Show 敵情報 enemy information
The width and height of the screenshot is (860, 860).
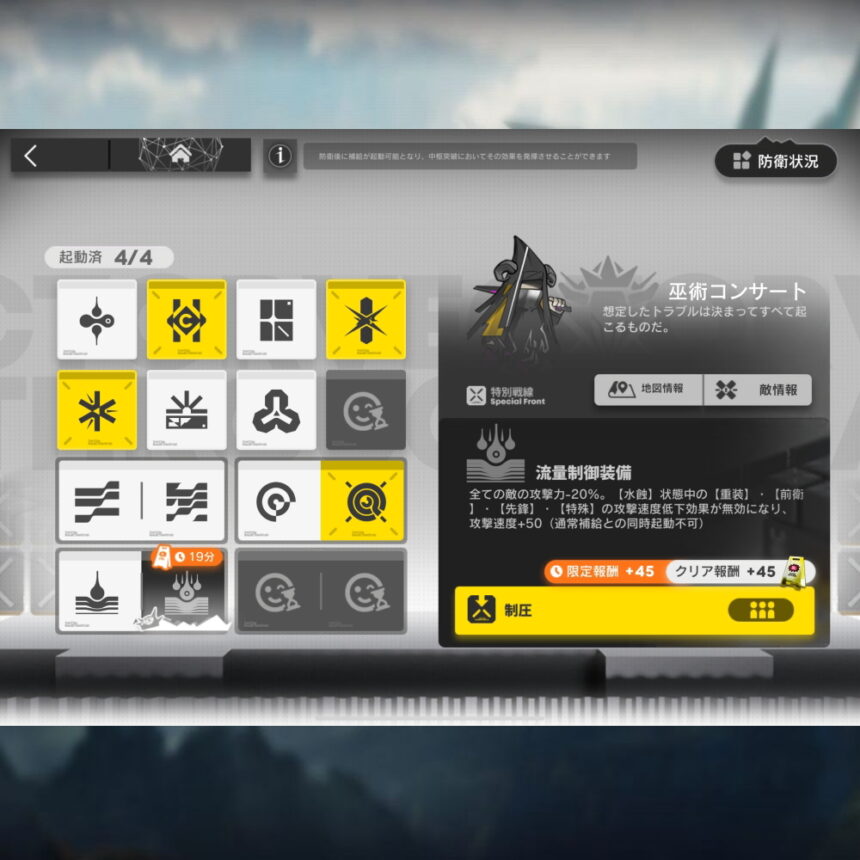[x=757, y=390]
